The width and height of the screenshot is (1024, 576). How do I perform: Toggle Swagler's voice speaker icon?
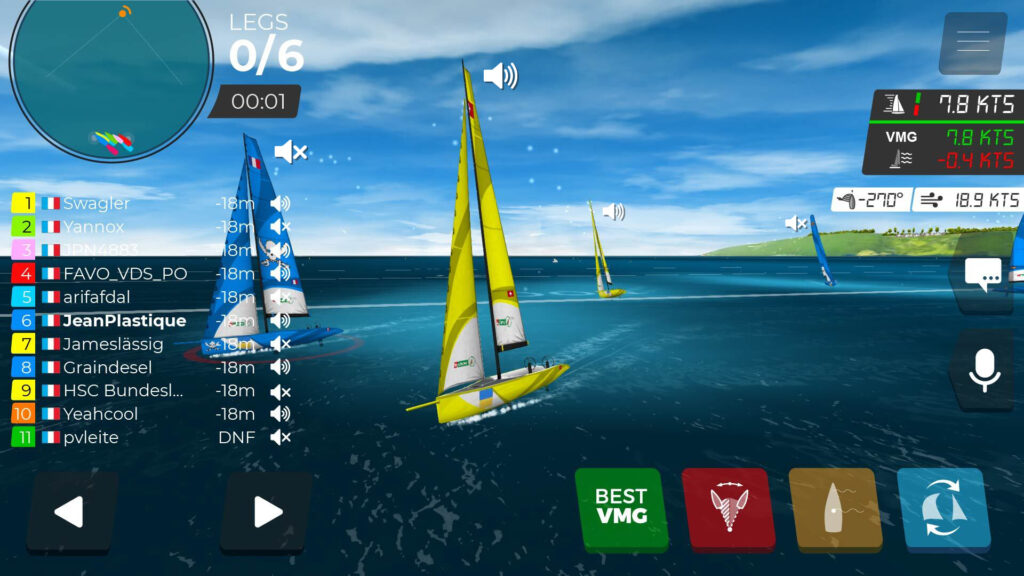[280, 203]
